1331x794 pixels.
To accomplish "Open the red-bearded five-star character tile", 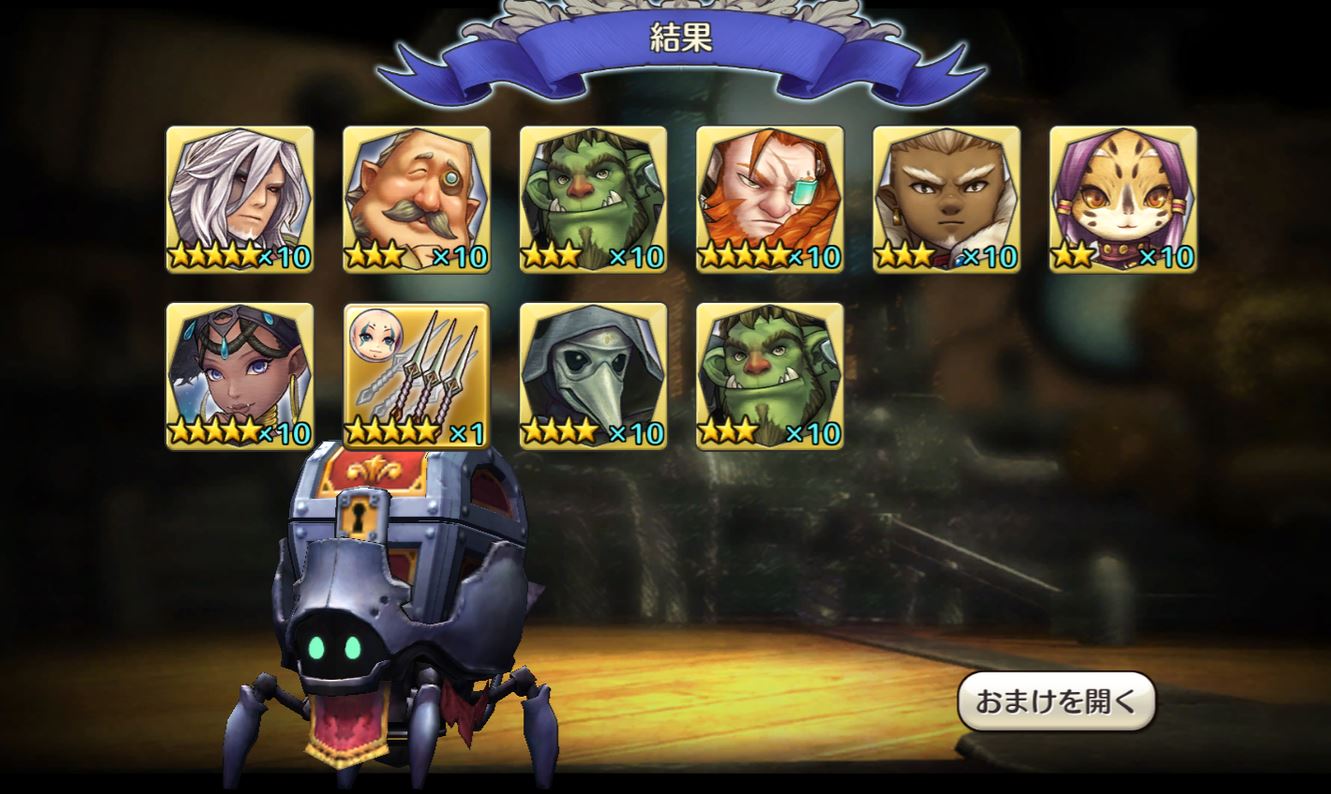I will click(770, 199).
